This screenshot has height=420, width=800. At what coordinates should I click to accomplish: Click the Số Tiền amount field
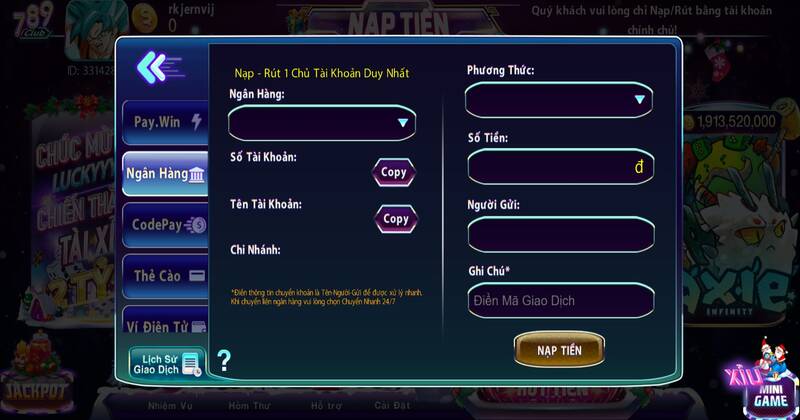[559, 167]
